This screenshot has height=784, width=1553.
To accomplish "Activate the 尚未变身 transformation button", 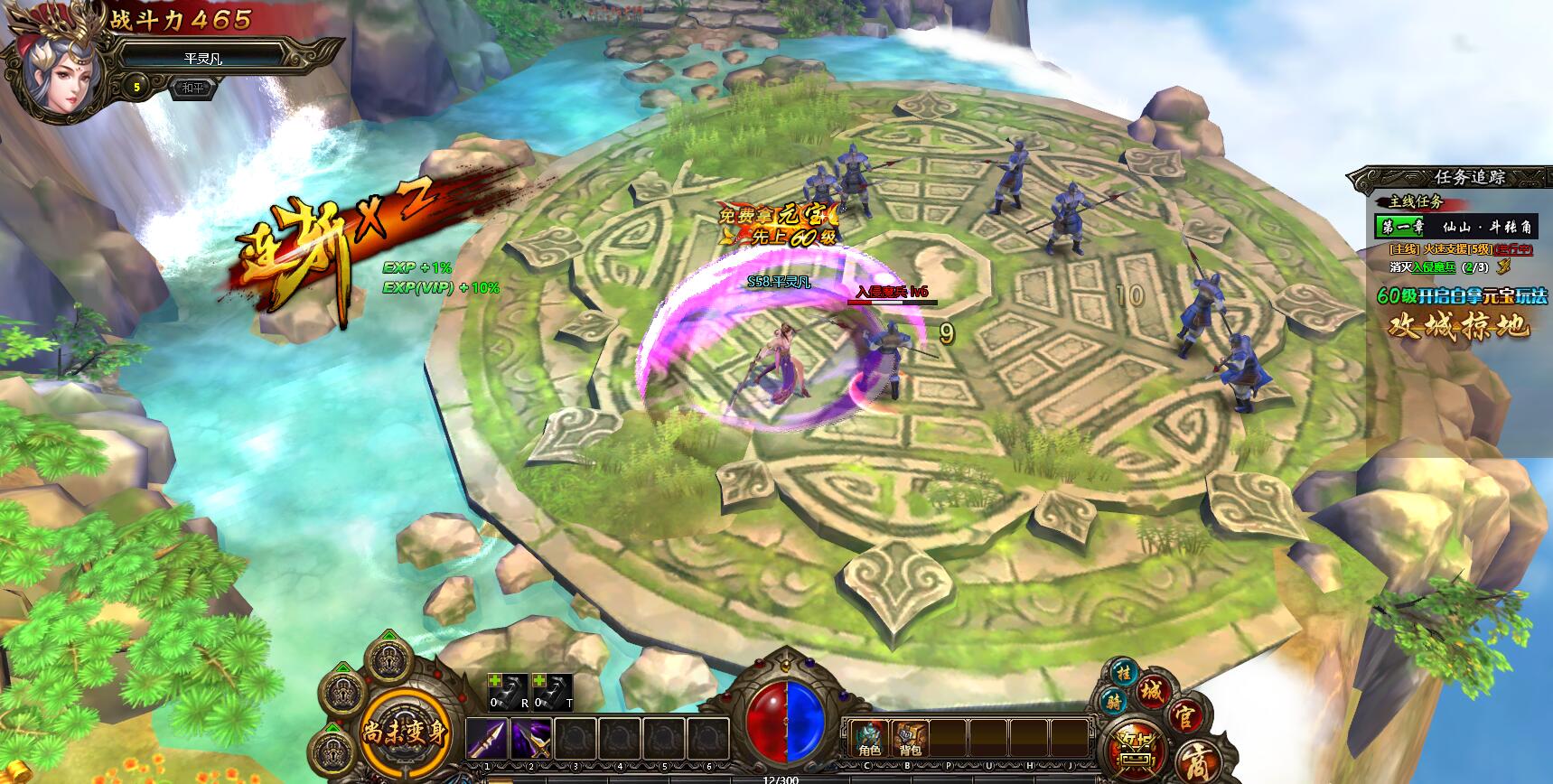I will pos(406,732).
